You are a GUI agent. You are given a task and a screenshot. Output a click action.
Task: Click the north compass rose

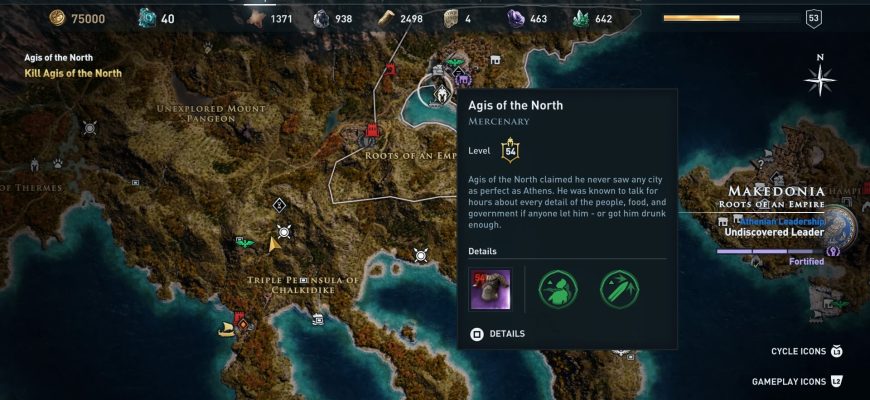click(x=821, y=80)
